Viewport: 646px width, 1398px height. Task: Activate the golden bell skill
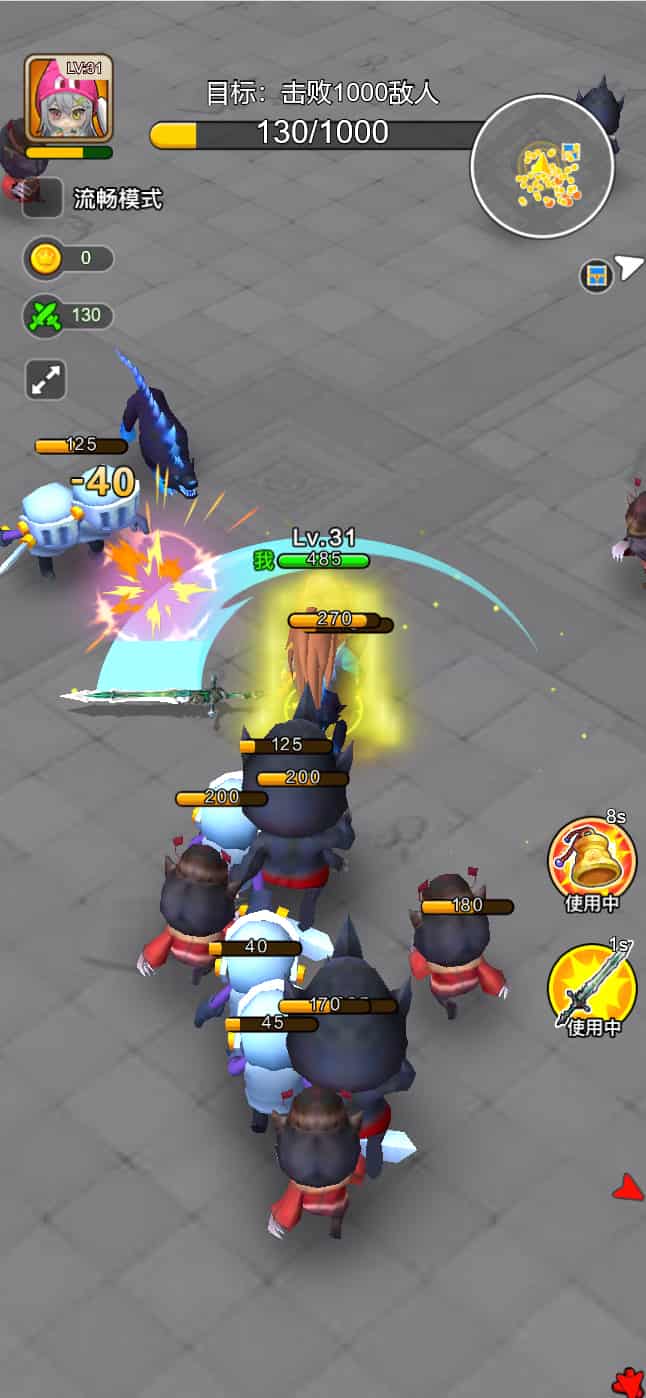(591, 858)
